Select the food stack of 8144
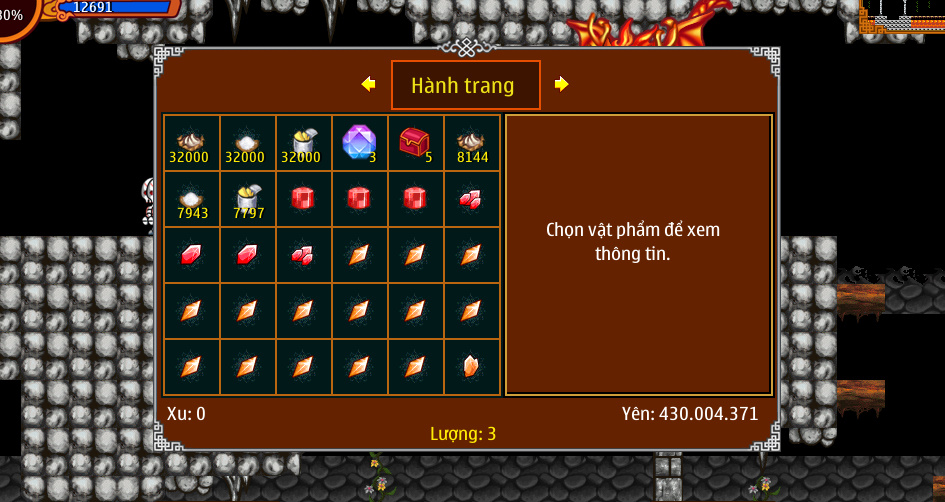This screenshot has width=945, height=502. pos(471,142)
